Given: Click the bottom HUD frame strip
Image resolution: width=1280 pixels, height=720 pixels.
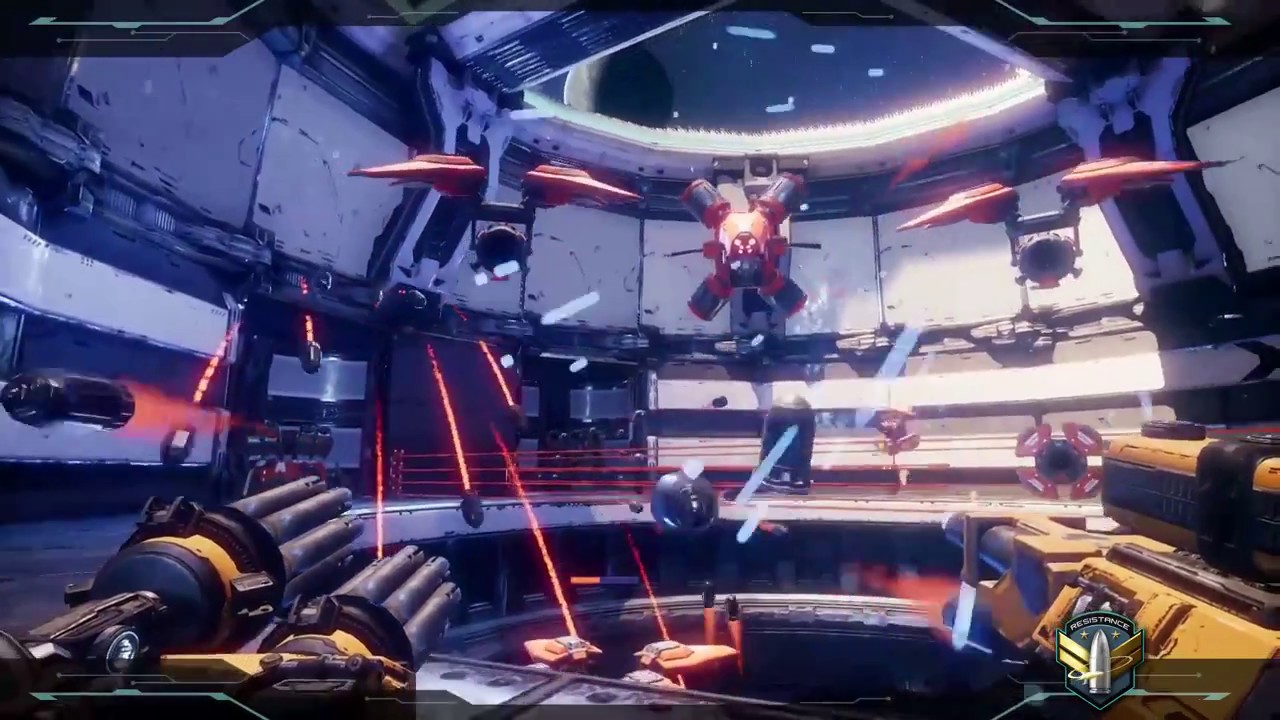Looking at the screenshot, I should tap(640, 712).
